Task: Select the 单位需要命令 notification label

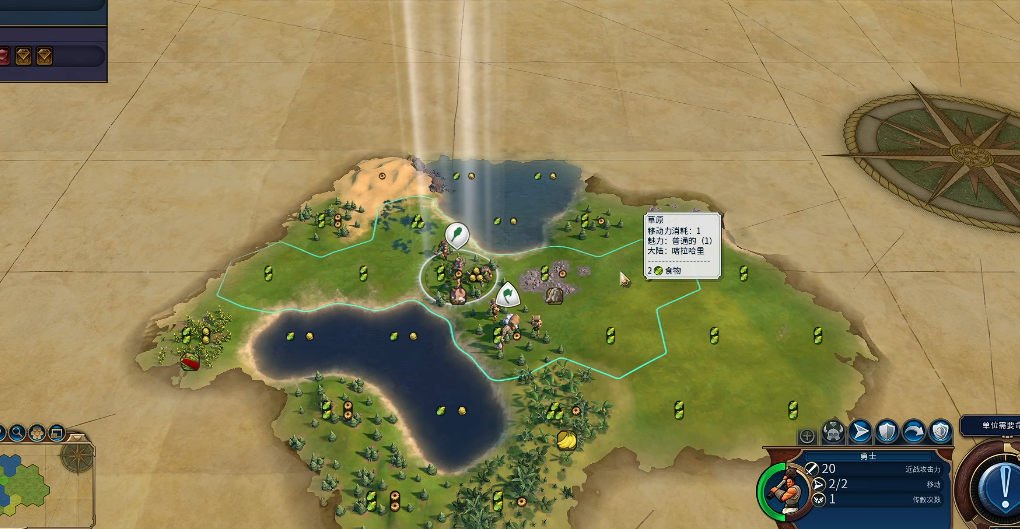Action: click(991, 426)
